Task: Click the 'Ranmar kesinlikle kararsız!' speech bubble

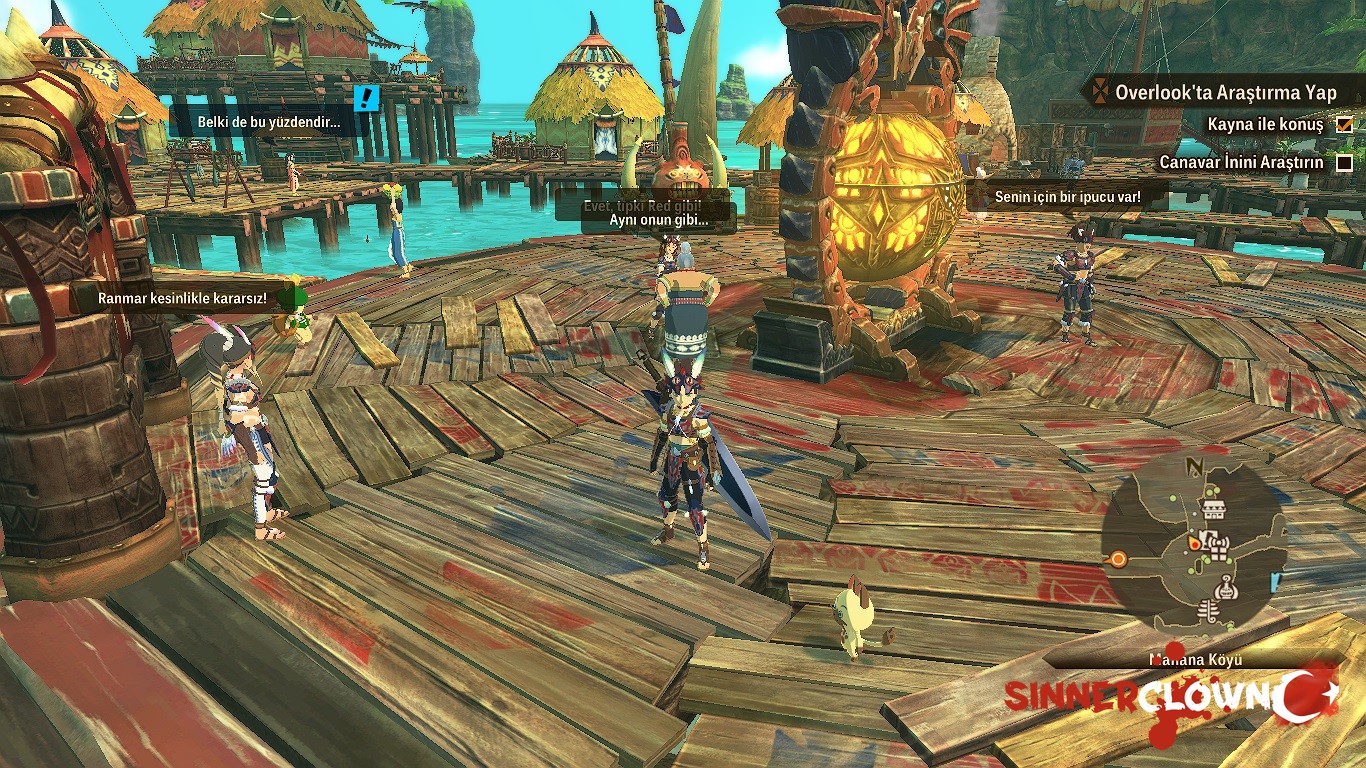Action: coord(182,298)
